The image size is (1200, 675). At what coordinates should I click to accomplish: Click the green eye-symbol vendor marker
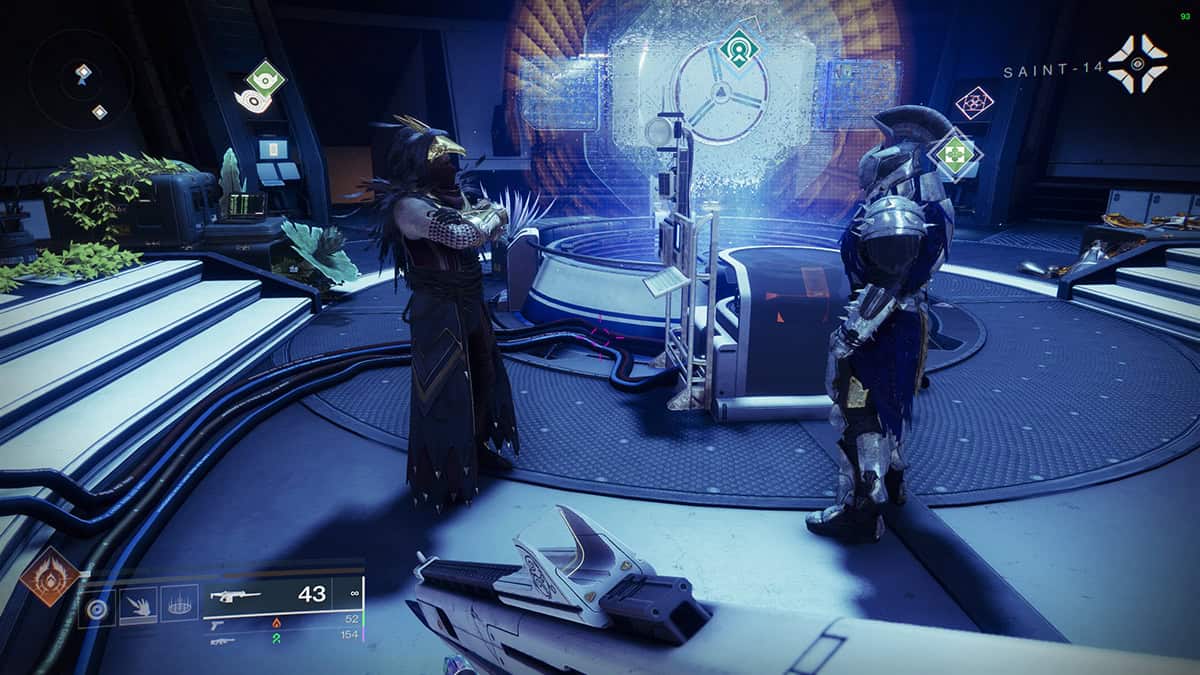pyautogui.click(x=265, y=79)
